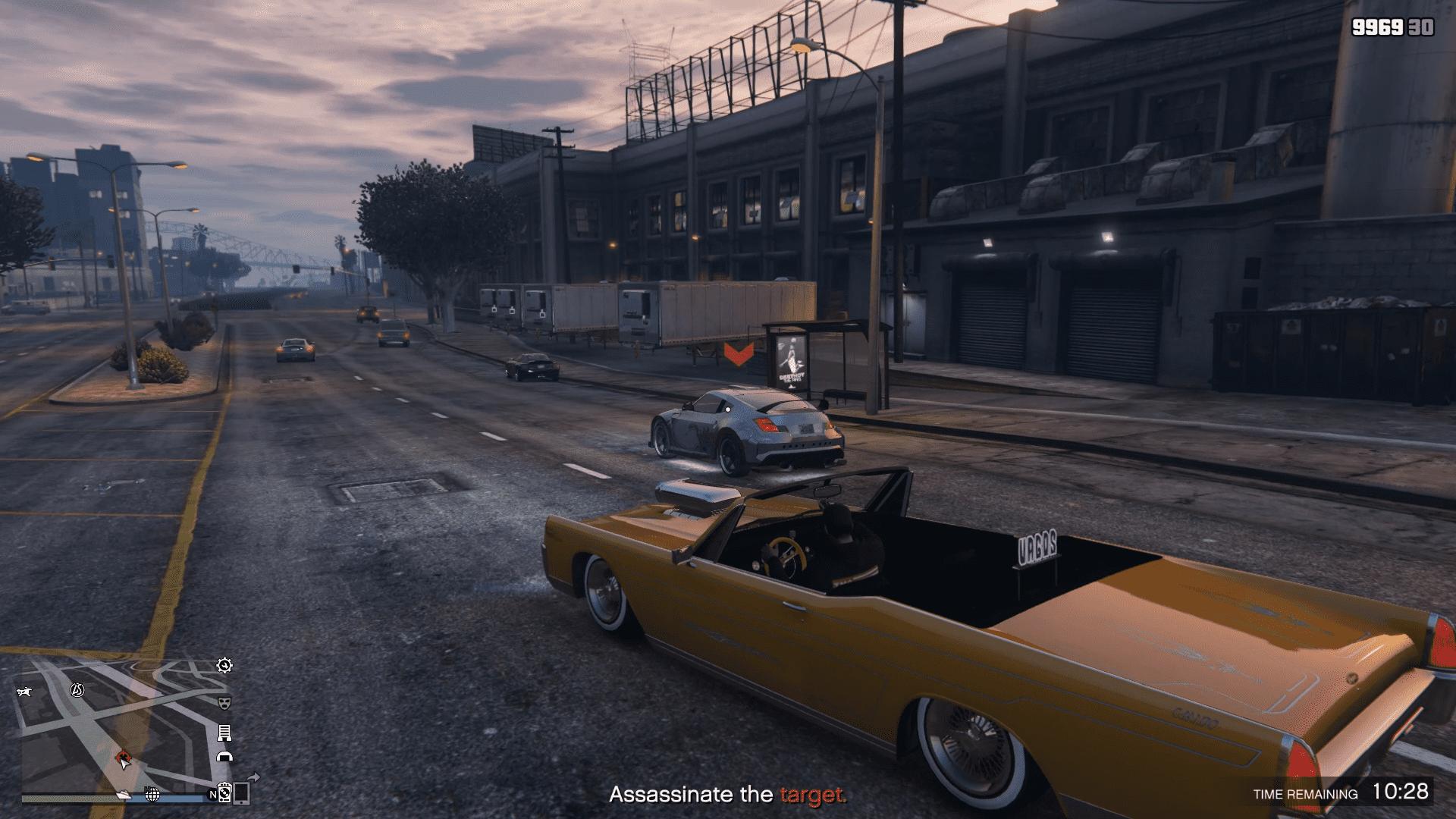Select the gear-and-wrench mod shop blip
1456x819 pixels.
pos(224,666)
